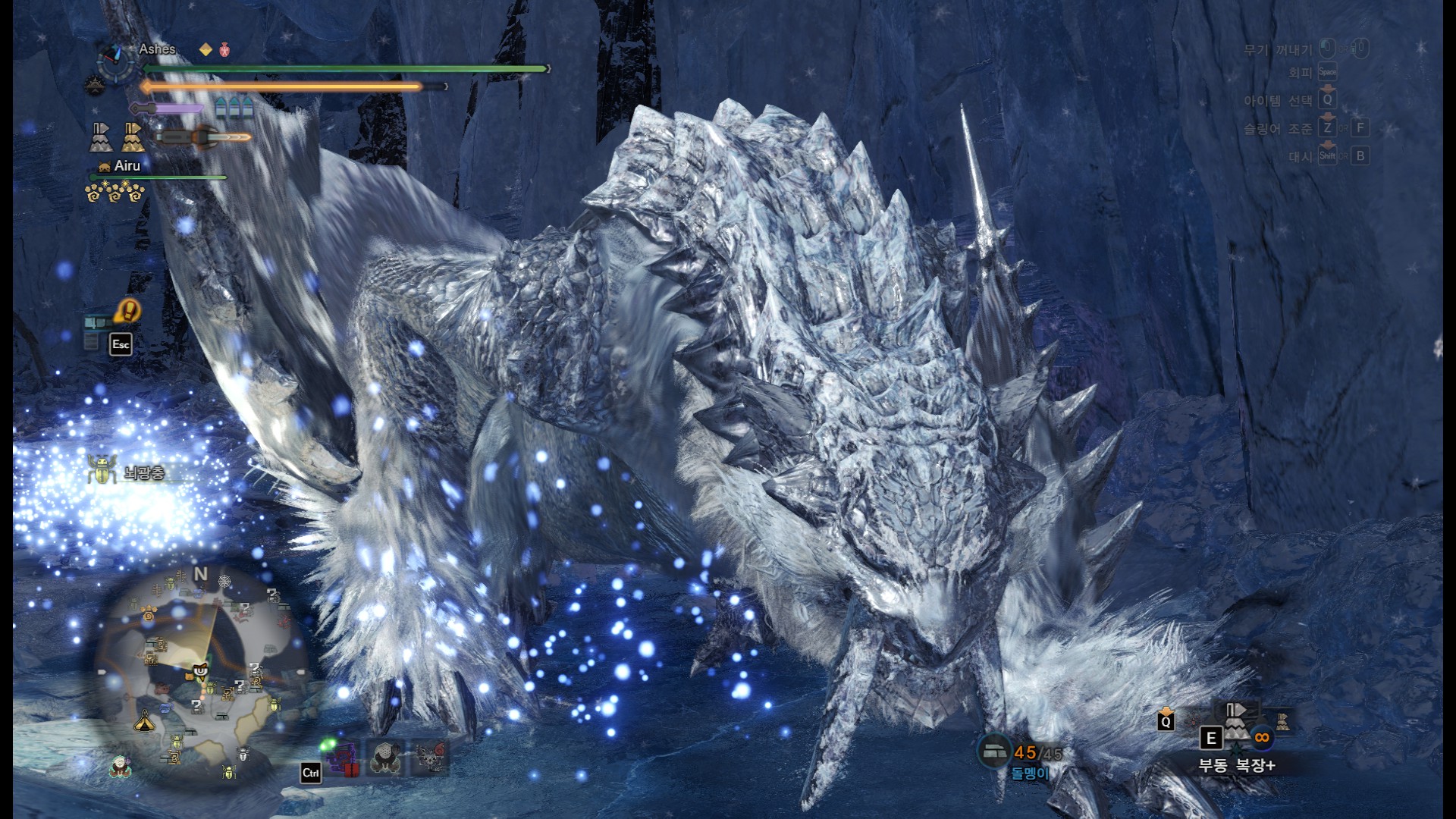Click the yellow diamond status icon

click(206, 50)
